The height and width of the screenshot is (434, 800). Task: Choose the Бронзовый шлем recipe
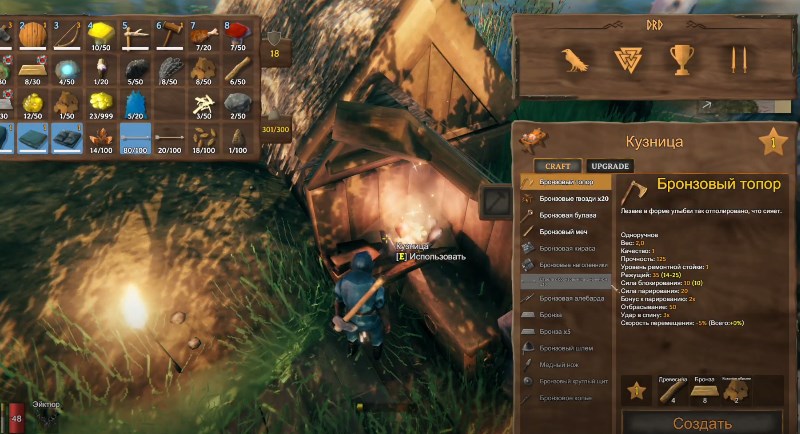pos(567,347)
